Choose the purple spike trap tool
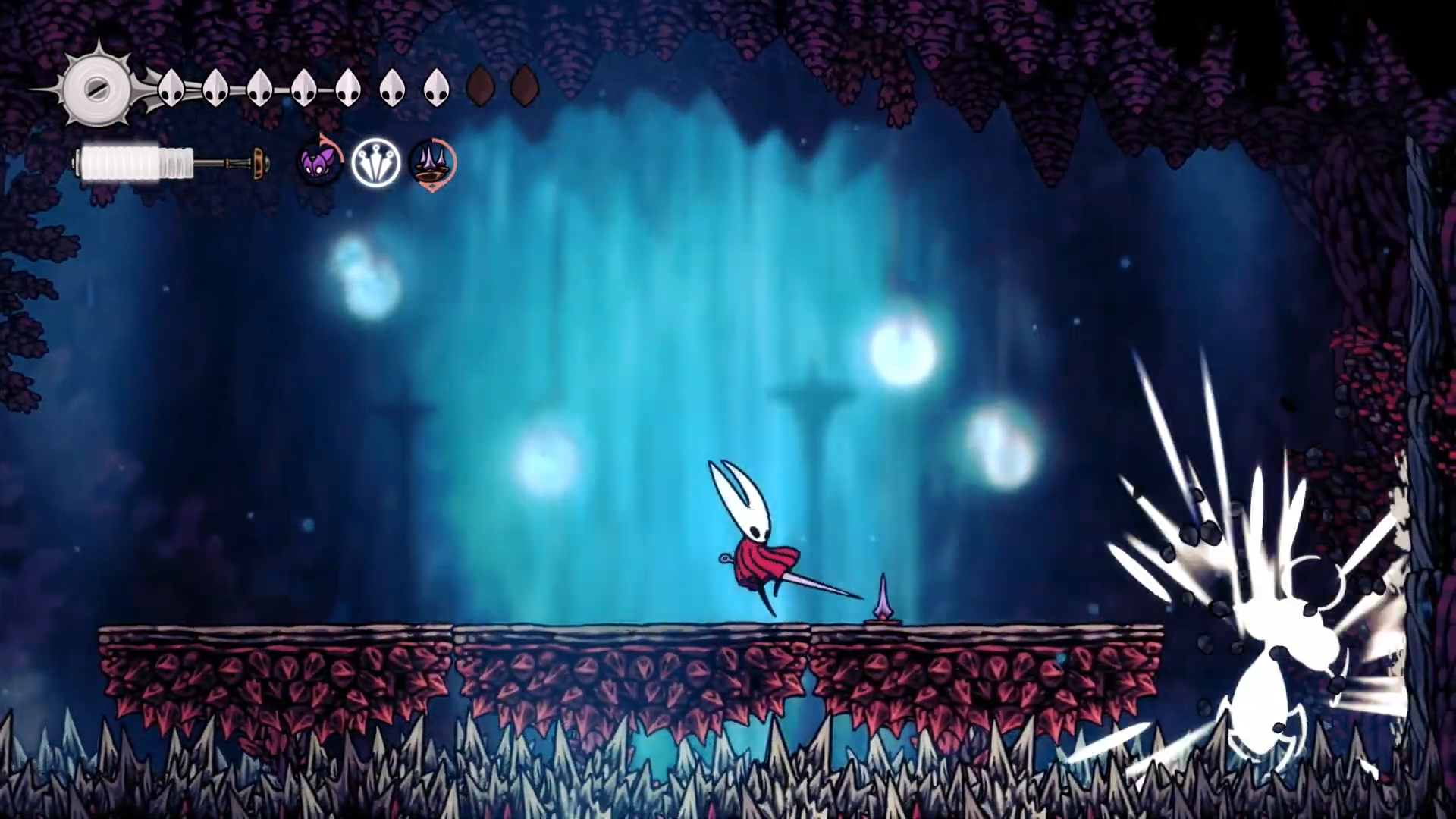This screenshot has width=1456, height=819. pyautogui.click(x=432, y=163)
